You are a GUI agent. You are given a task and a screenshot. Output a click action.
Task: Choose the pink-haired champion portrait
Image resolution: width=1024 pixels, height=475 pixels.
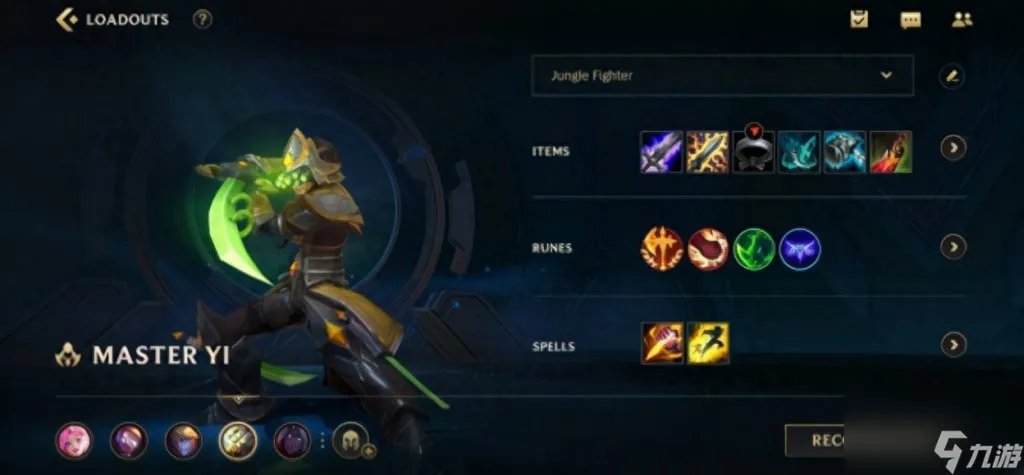pyautogui.click(x=74, y=440)
